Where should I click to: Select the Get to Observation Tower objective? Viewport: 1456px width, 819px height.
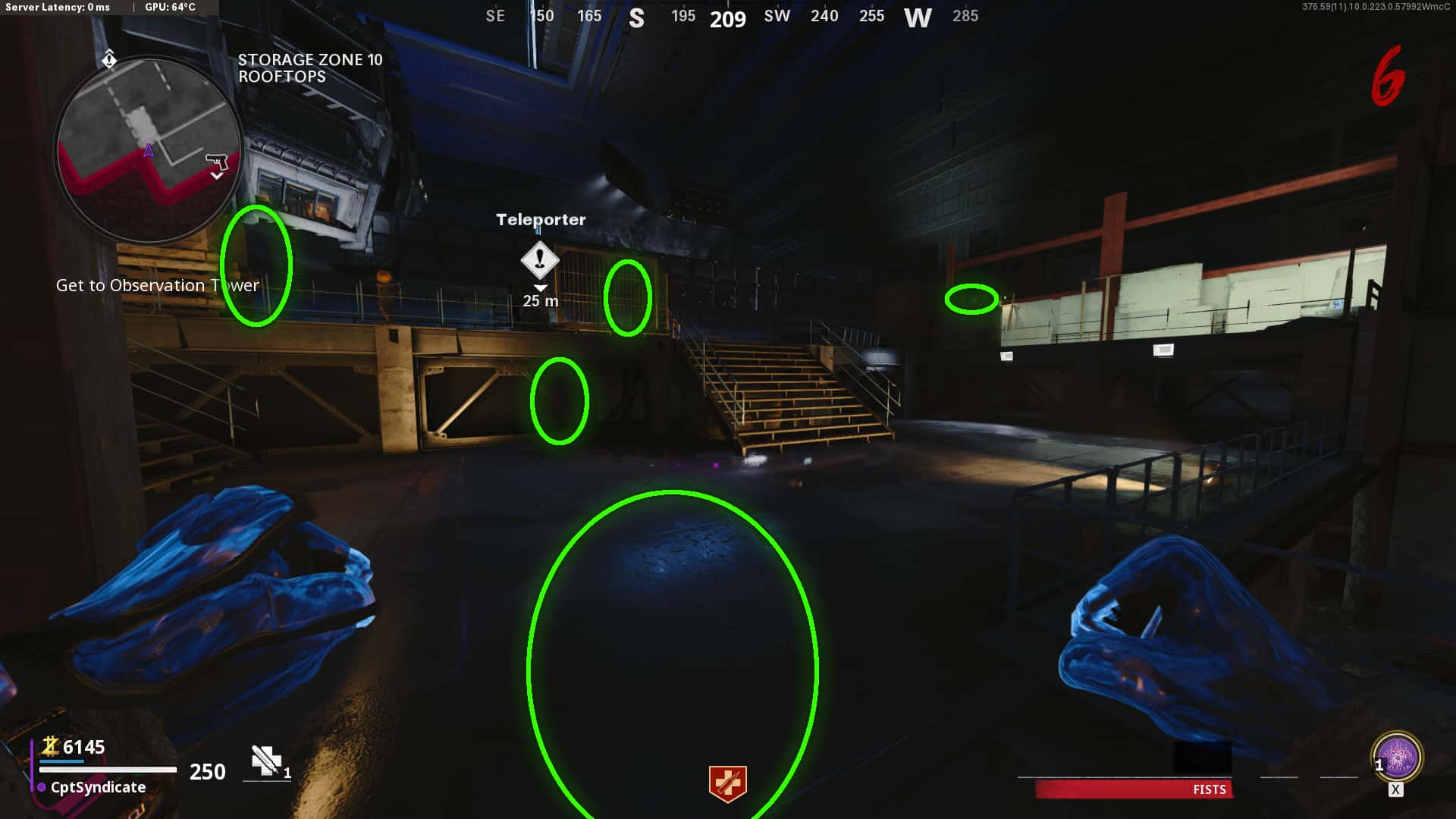(157, 285)
